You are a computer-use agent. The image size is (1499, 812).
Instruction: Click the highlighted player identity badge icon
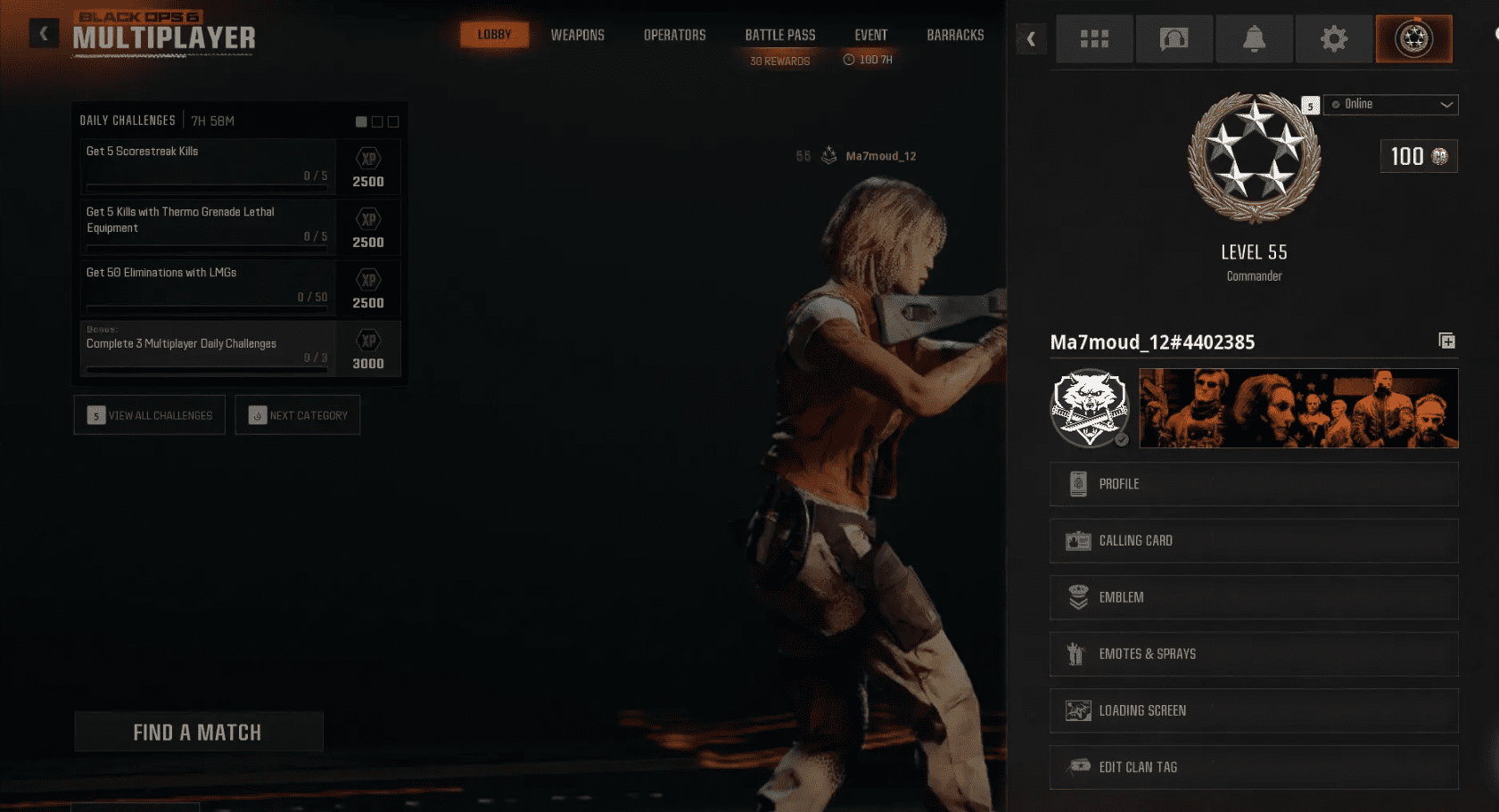click(1413, 38)
